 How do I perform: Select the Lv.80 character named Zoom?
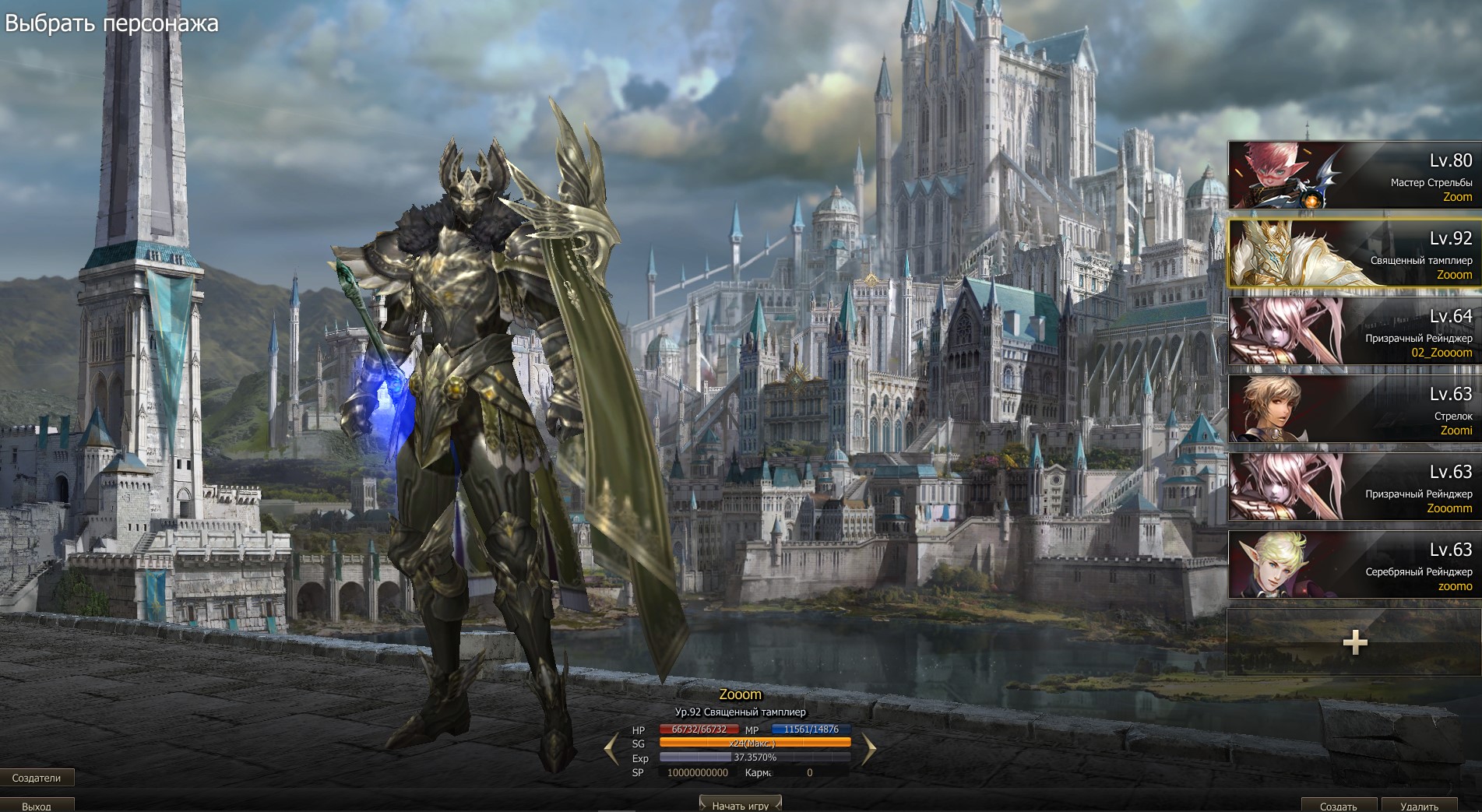(1354, 176)
